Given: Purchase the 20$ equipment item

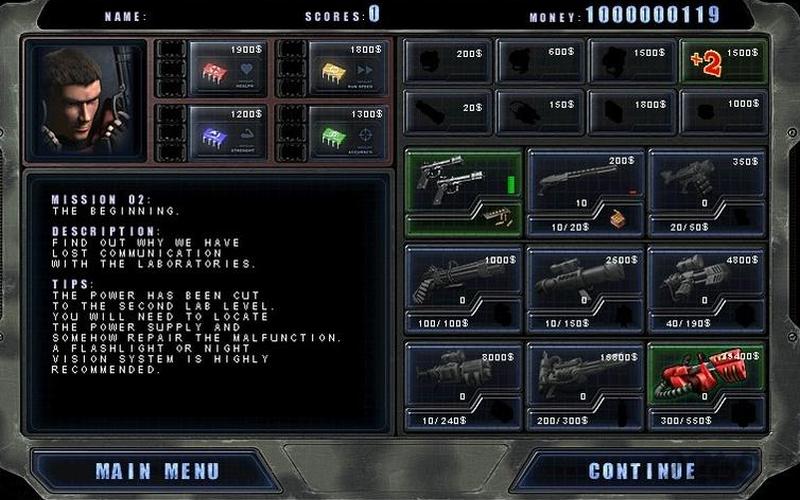Looking at the screenshot, I should click(x=447, y=112).
